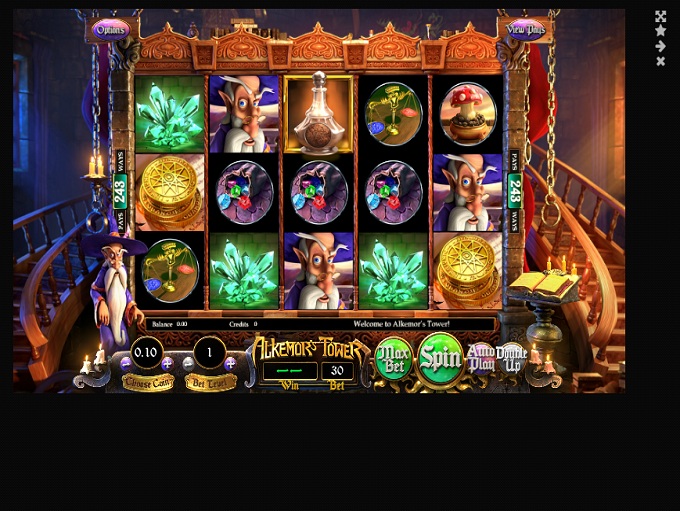Toggle fullscreen with the expand arrows icon

pyautogui.click(x=660, y=17)
